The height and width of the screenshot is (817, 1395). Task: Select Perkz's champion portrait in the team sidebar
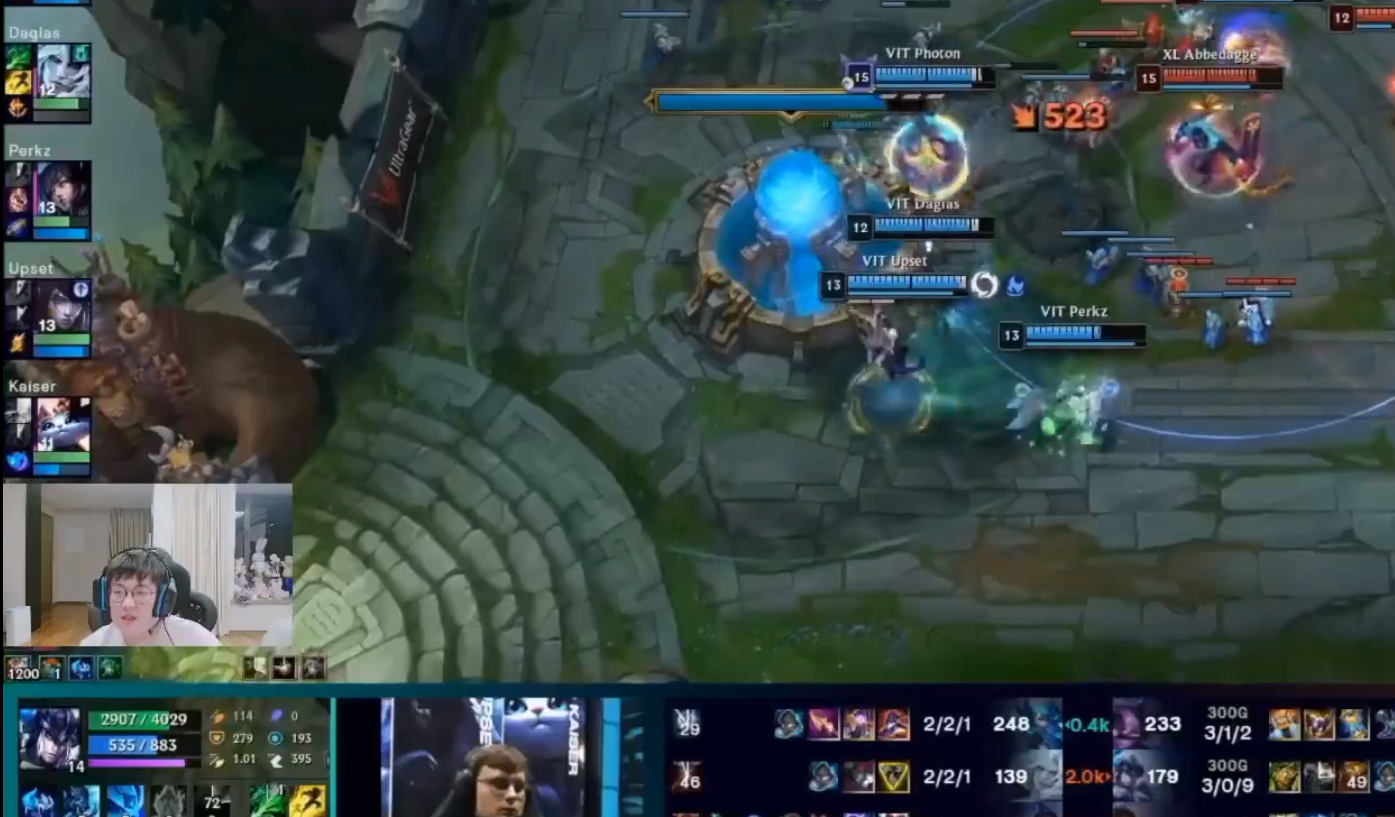pyautogui.click(x=62, y=188)
